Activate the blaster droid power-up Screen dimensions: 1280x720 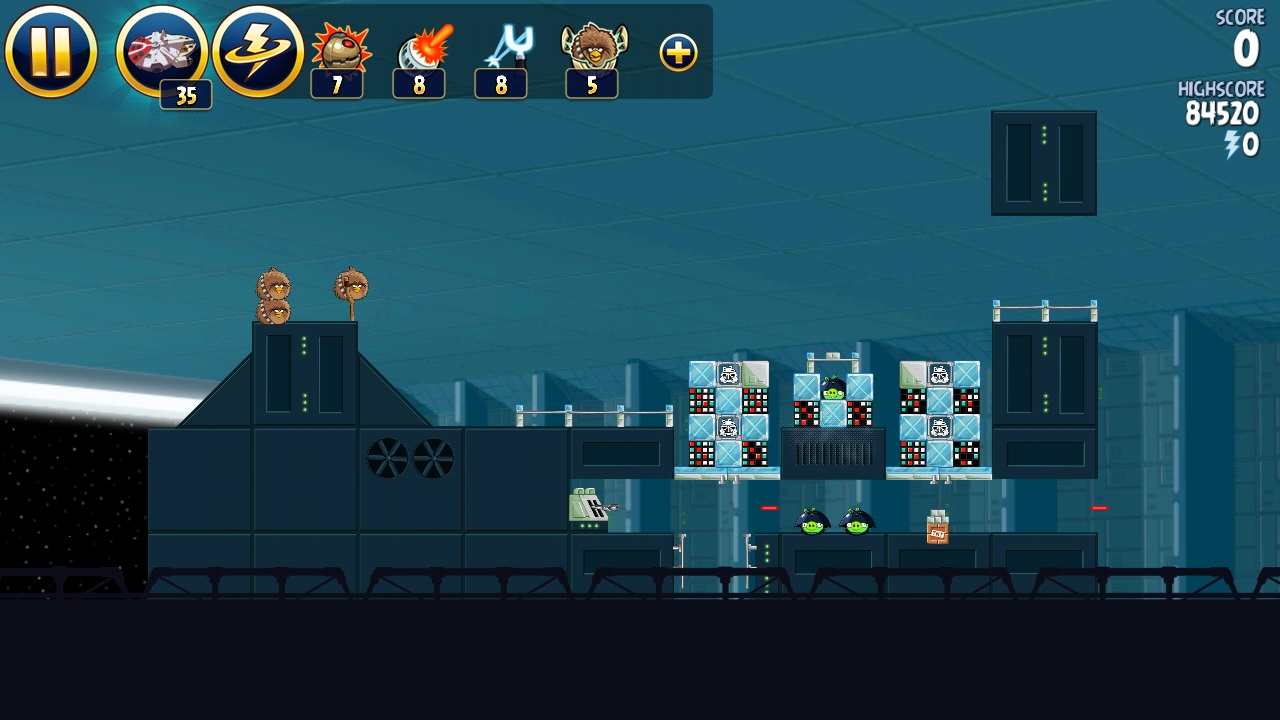click(x=421, y=52)
